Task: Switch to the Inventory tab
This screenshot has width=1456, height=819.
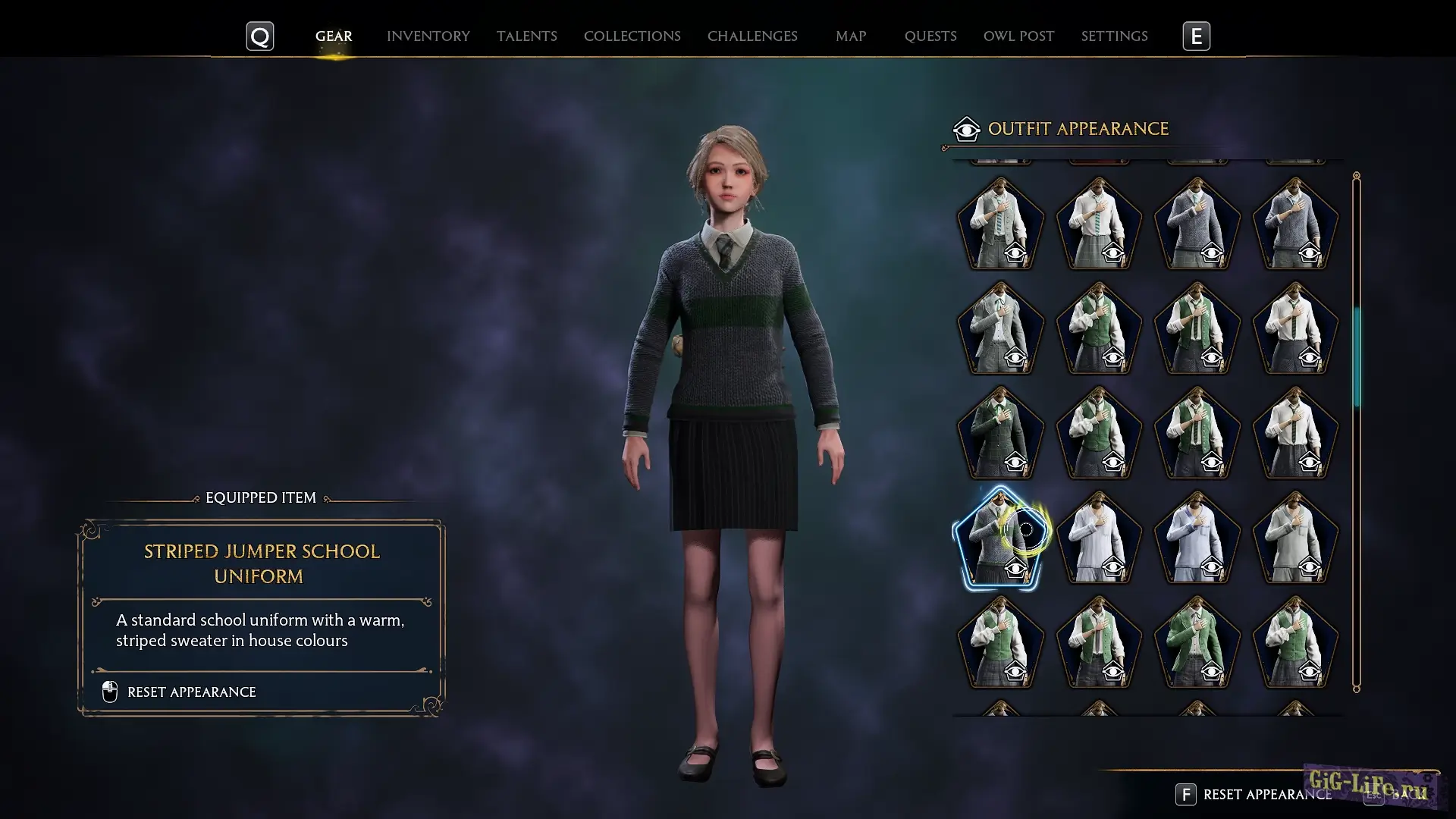Action: [428, 36]
